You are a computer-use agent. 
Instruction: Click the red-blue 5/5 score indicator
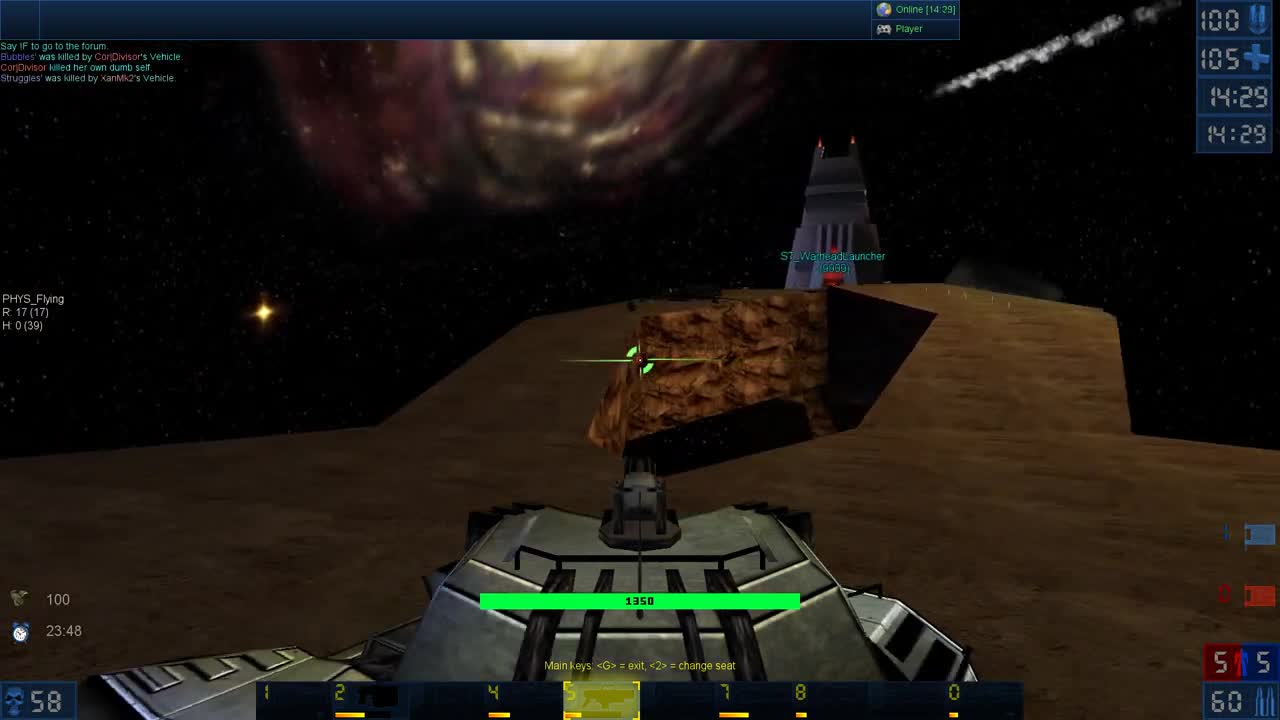(1238, 662)
